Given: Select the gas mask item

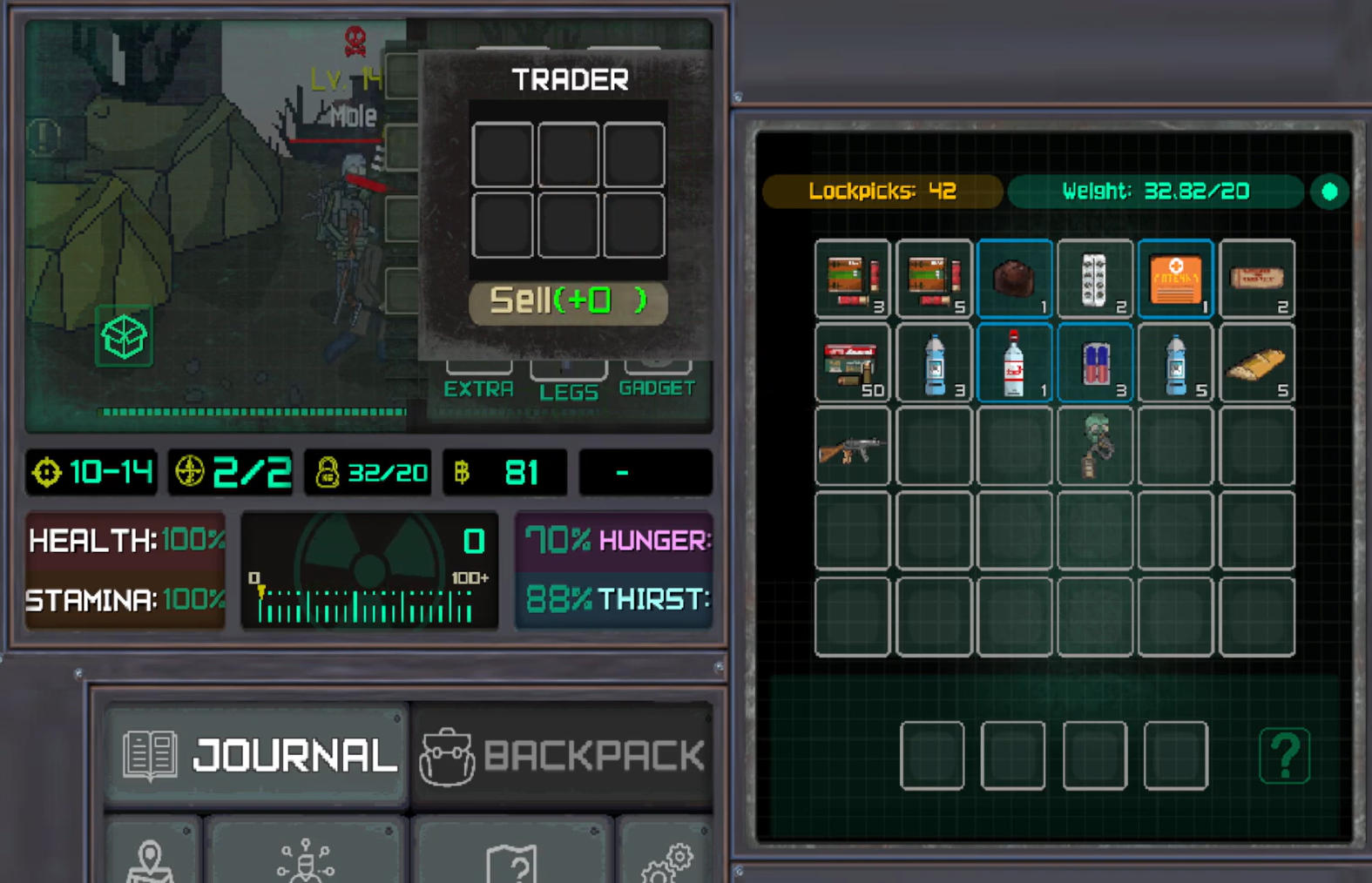Looking at the screenshot, I should pyautogui.click(x=1094, y=447).
